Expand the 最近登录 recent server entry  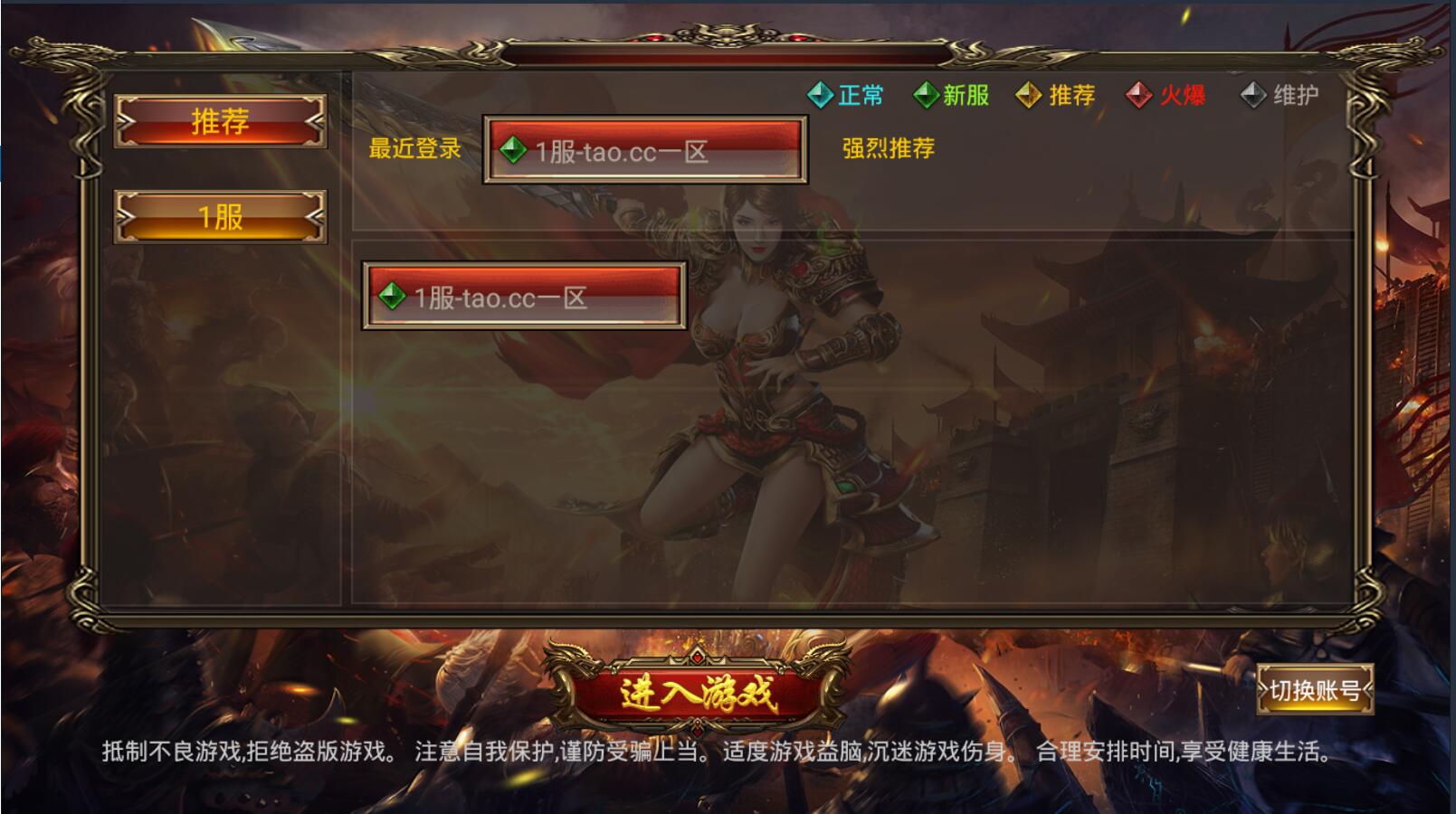[x=644, y=150]
